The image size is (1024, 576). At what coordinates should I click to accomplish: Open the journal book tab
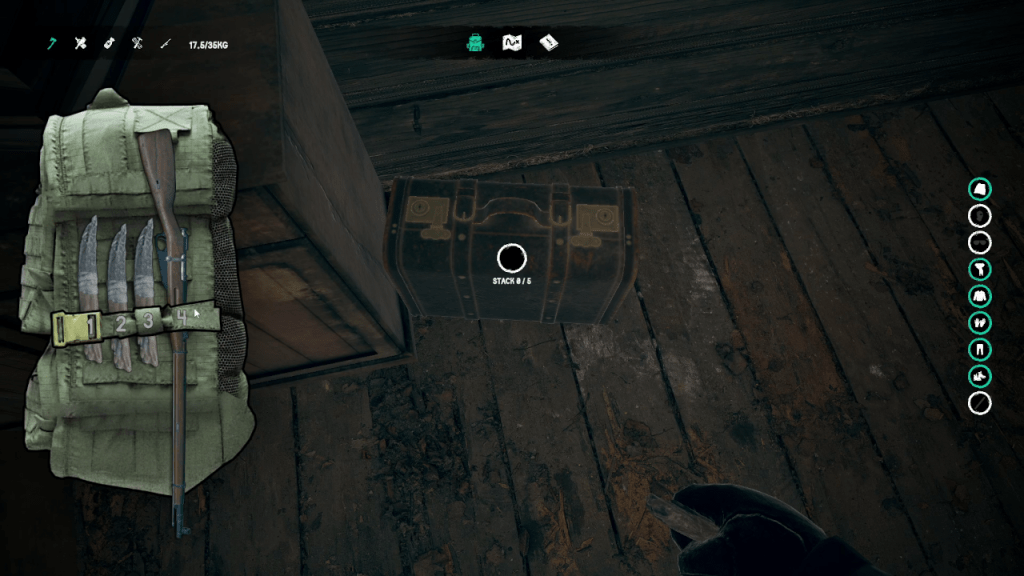pos(548,43)
